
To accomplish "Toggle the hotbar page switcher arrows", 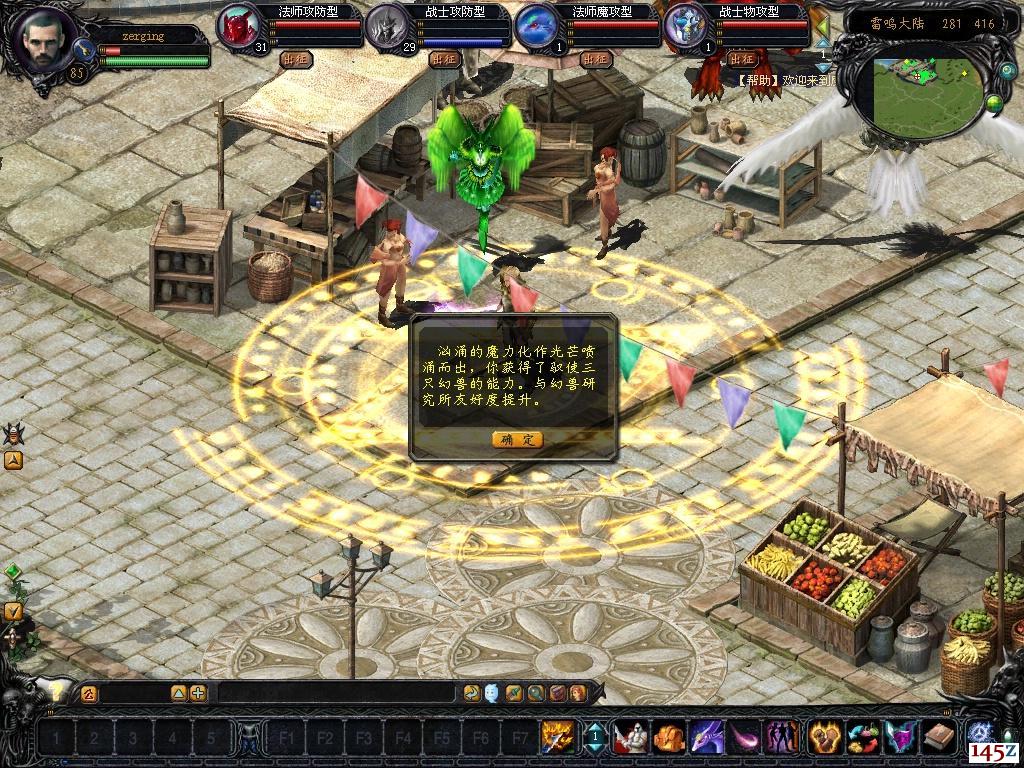I will 594,738.
